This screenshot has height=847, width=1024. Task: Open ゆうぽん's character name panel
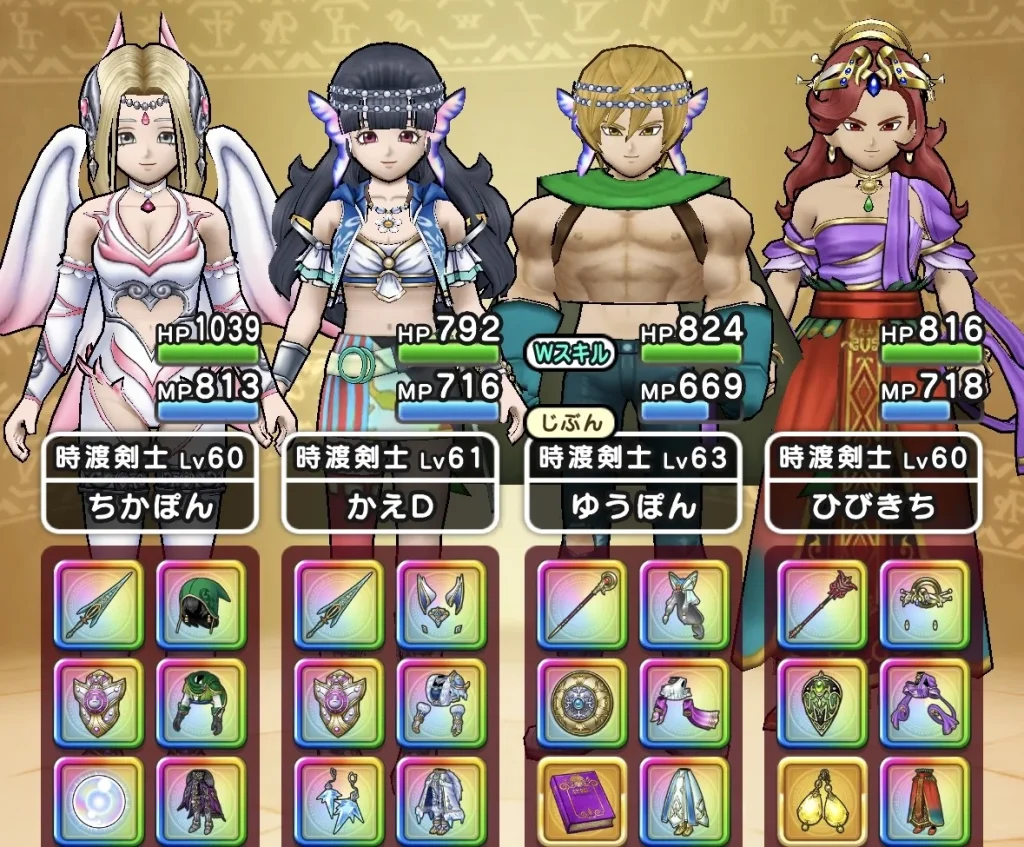coord(632,484)
